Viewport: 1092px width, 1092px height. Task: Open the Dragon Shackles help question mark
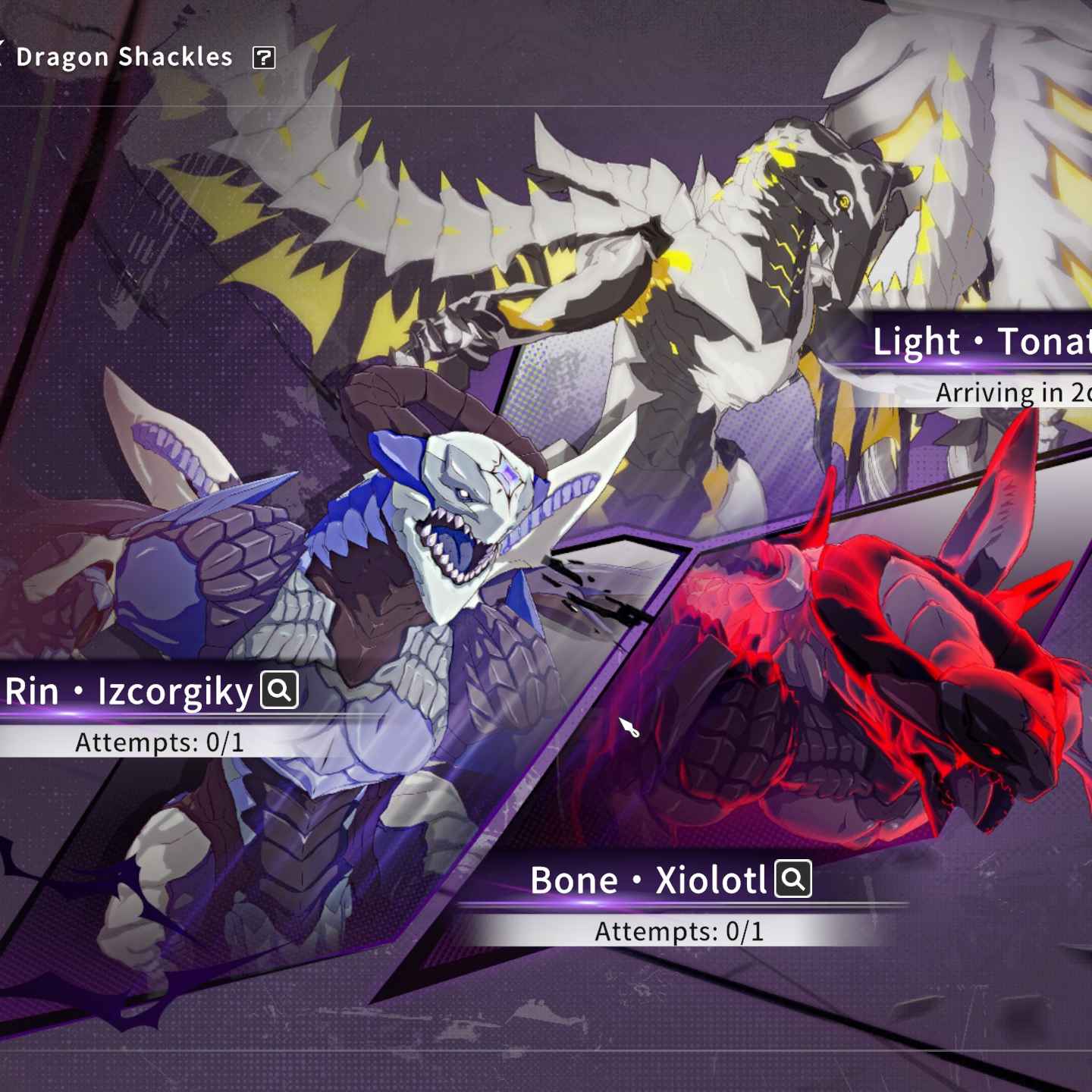264,58
